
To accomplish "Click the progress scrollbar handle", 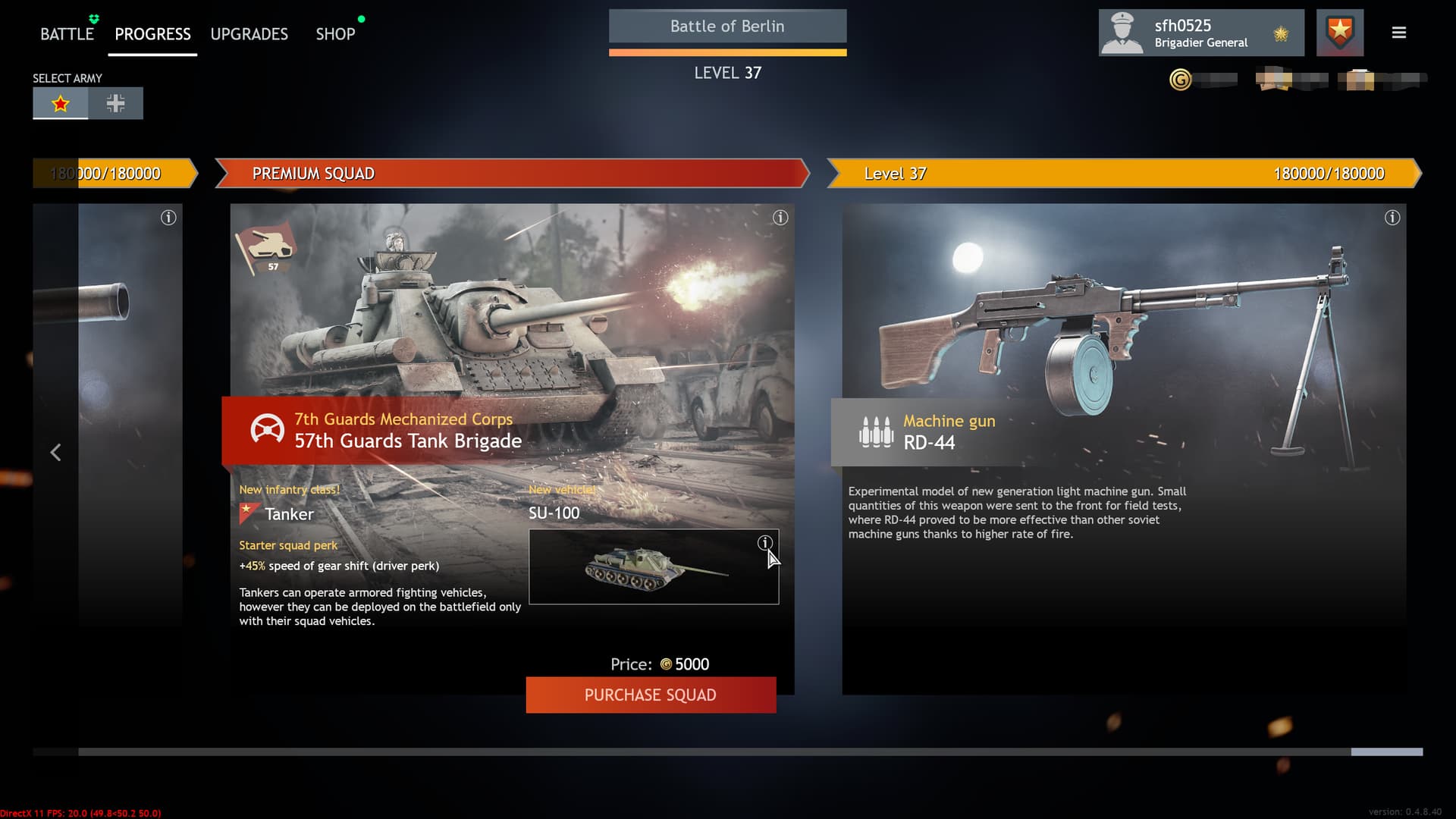I will coord(1386,752).
